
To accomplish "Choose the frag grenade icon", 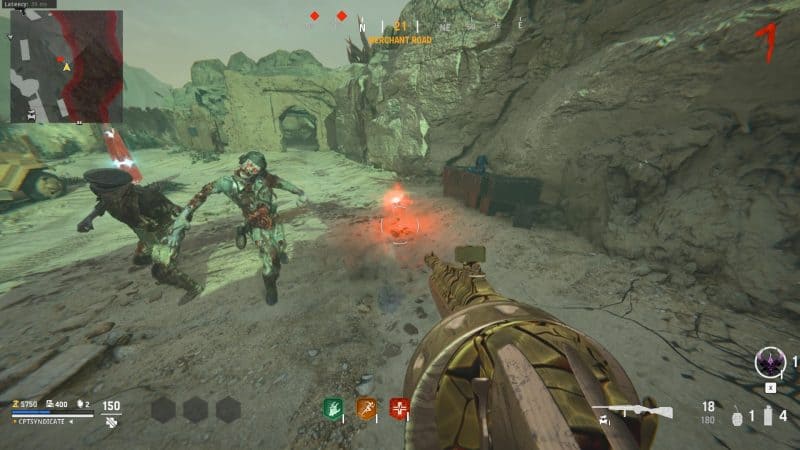I will tap(737, 416).
